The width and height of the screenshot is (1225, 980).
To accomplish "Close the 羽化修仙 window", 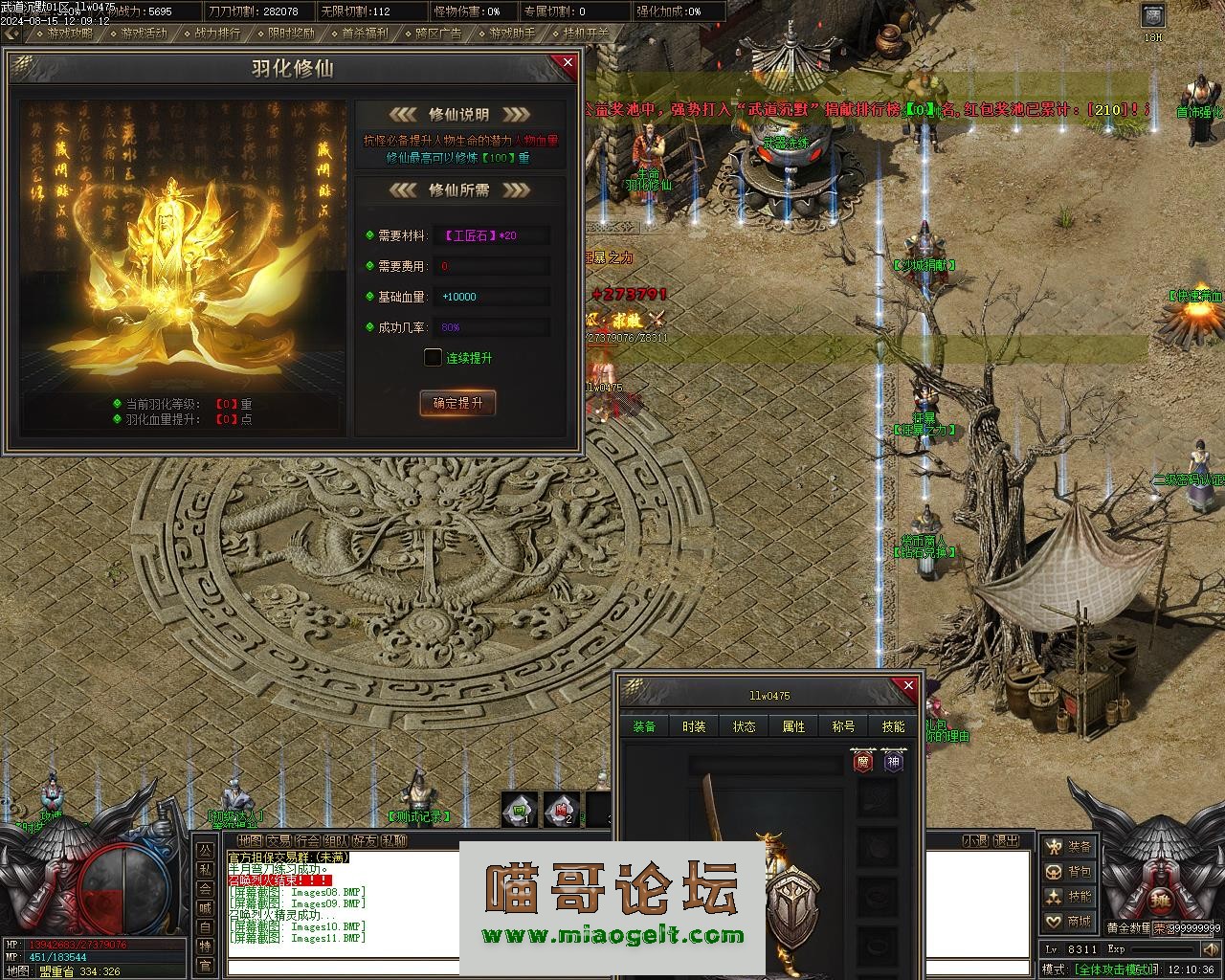I will point(568,63).
